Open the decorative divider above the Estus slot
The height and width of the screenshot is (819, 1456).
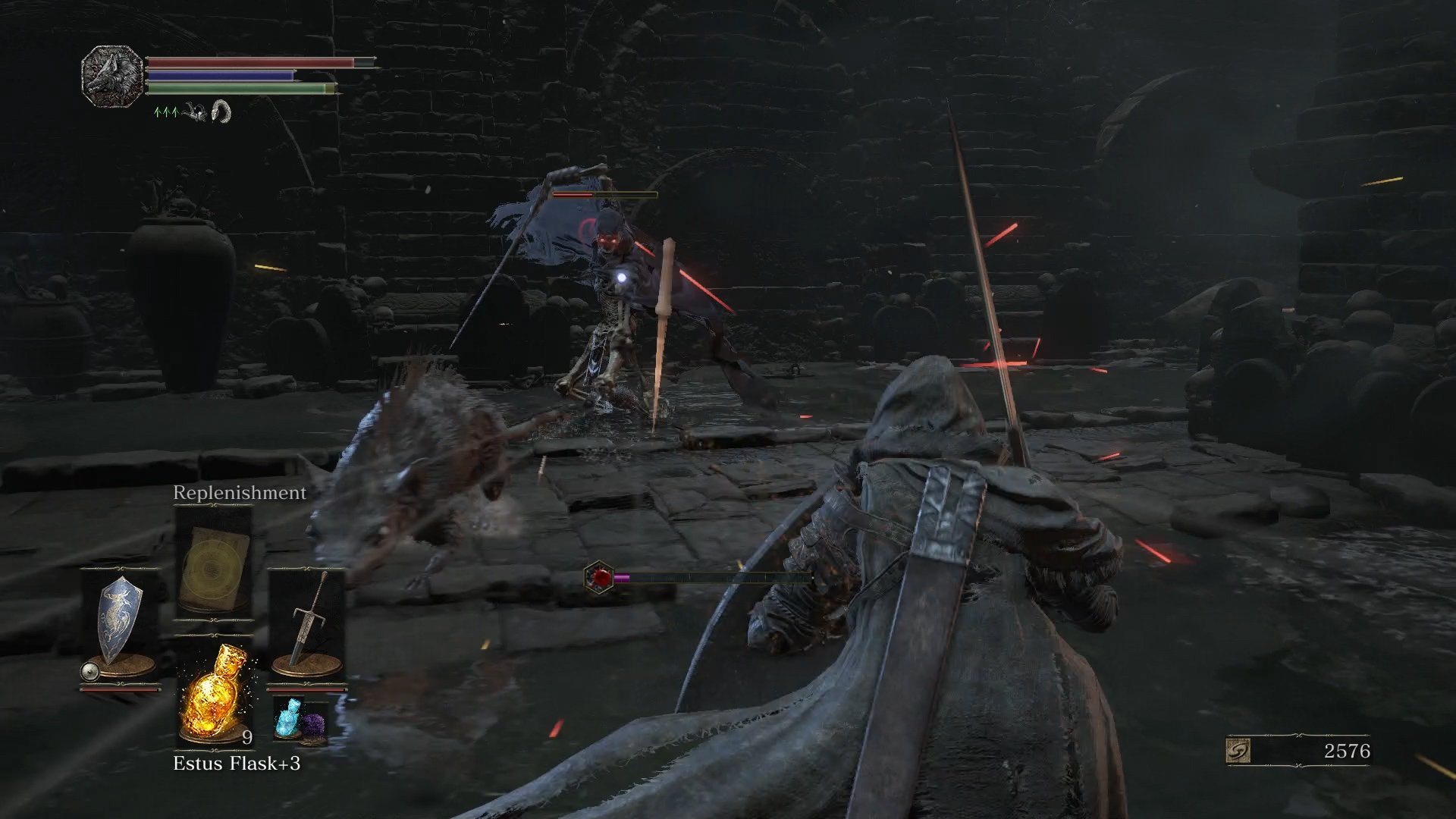coord(215,635)
